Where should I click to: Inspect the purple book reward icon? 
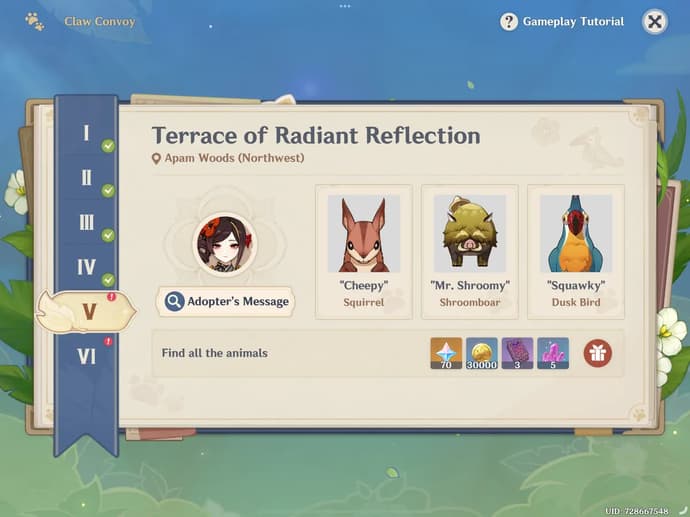click(517, 353)
